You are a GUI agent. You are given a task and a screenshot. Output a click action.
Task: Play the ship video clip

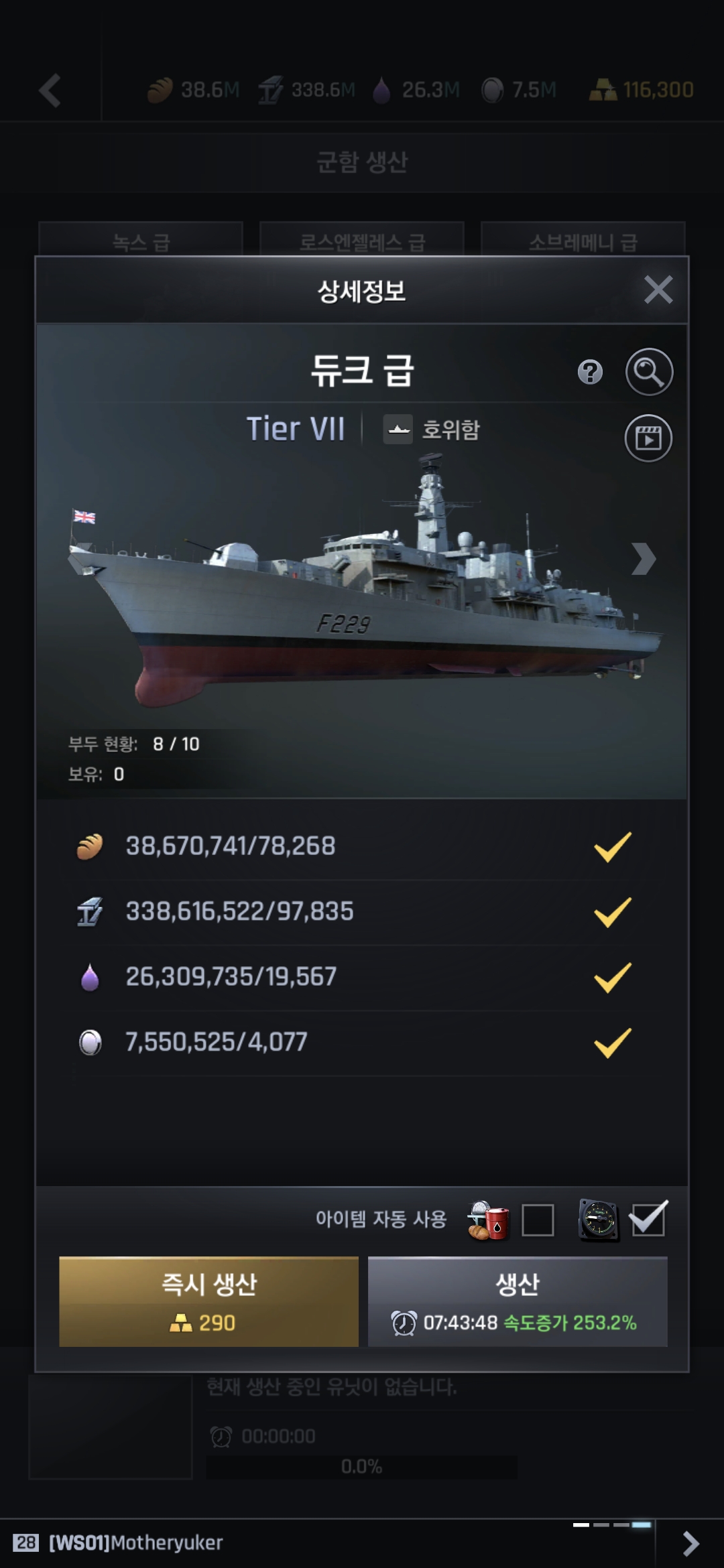click(x=648, y=438)
